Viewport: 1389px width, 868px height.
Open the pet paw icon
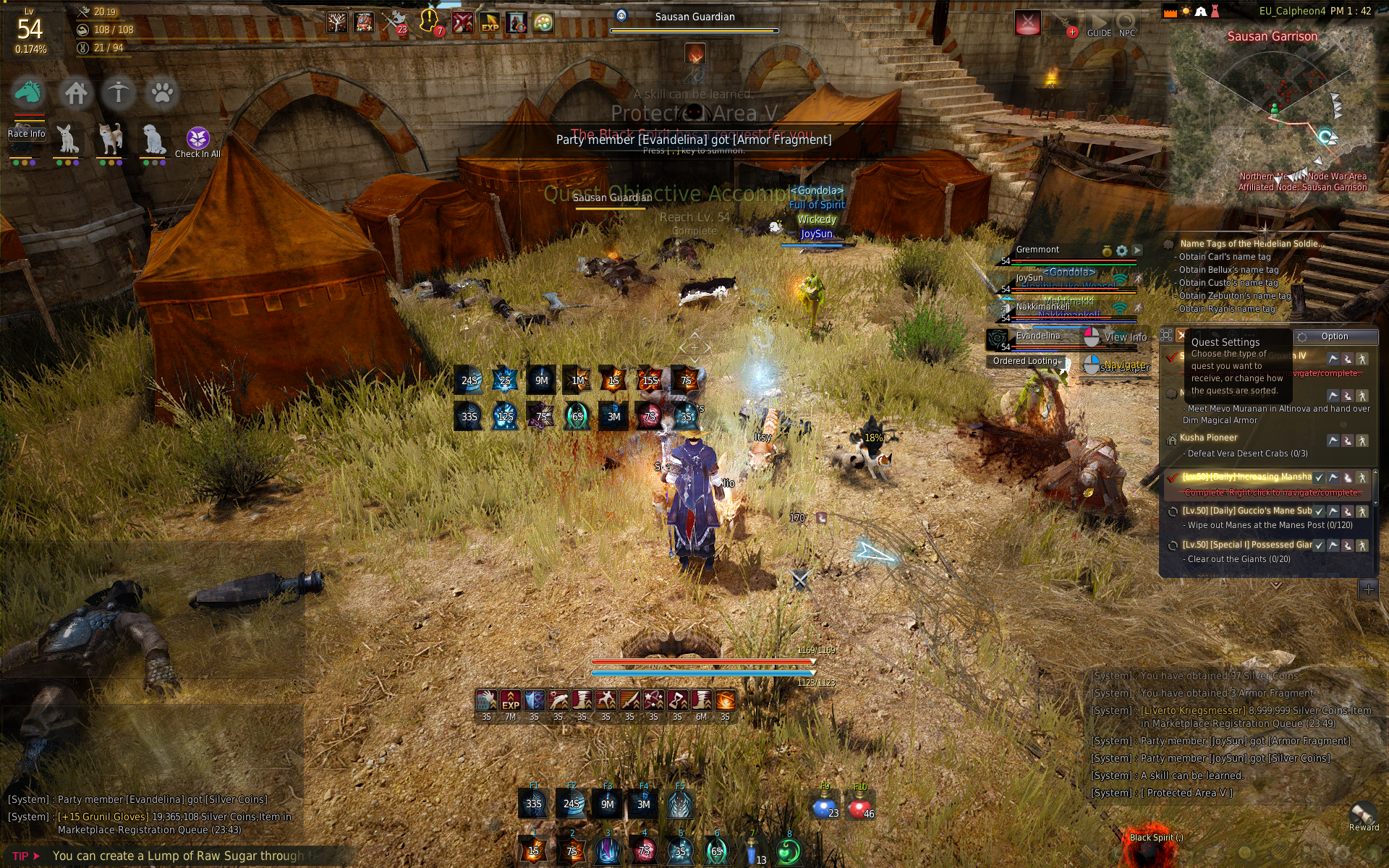tap(161, 93)
